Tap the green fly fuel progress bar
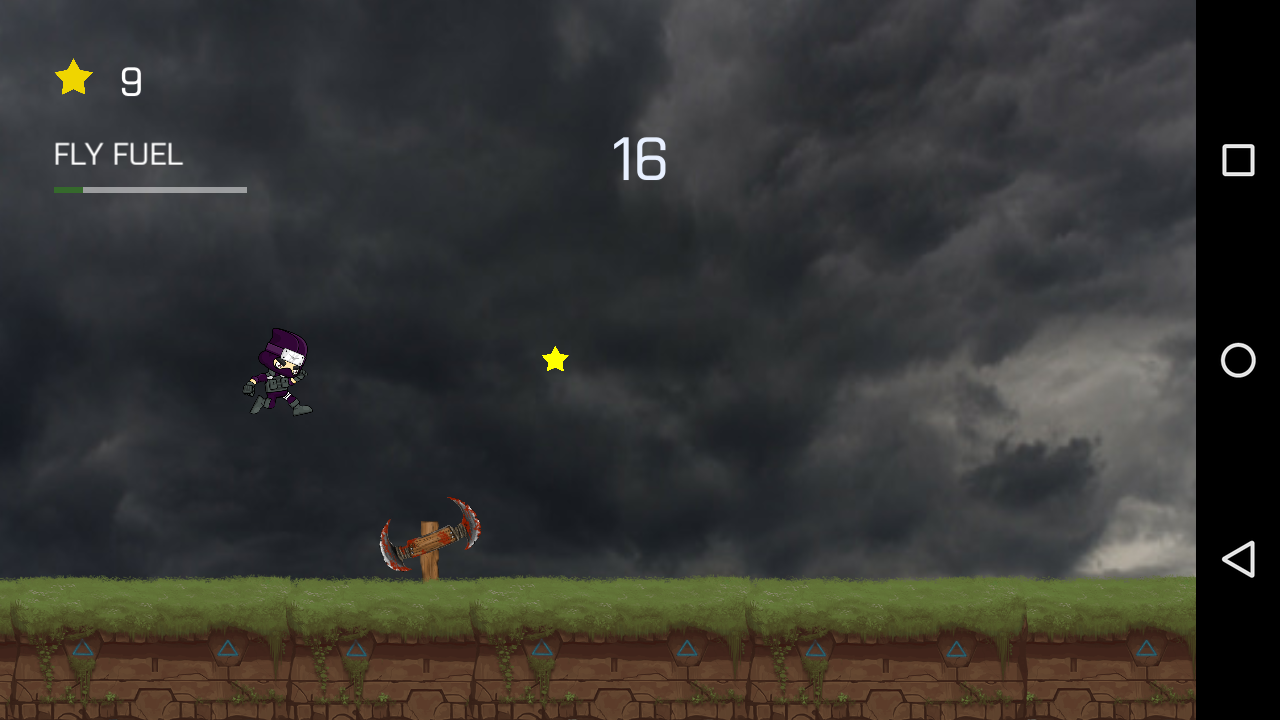Viewport: 1280px width, 720px height. (x=70, y=188)
